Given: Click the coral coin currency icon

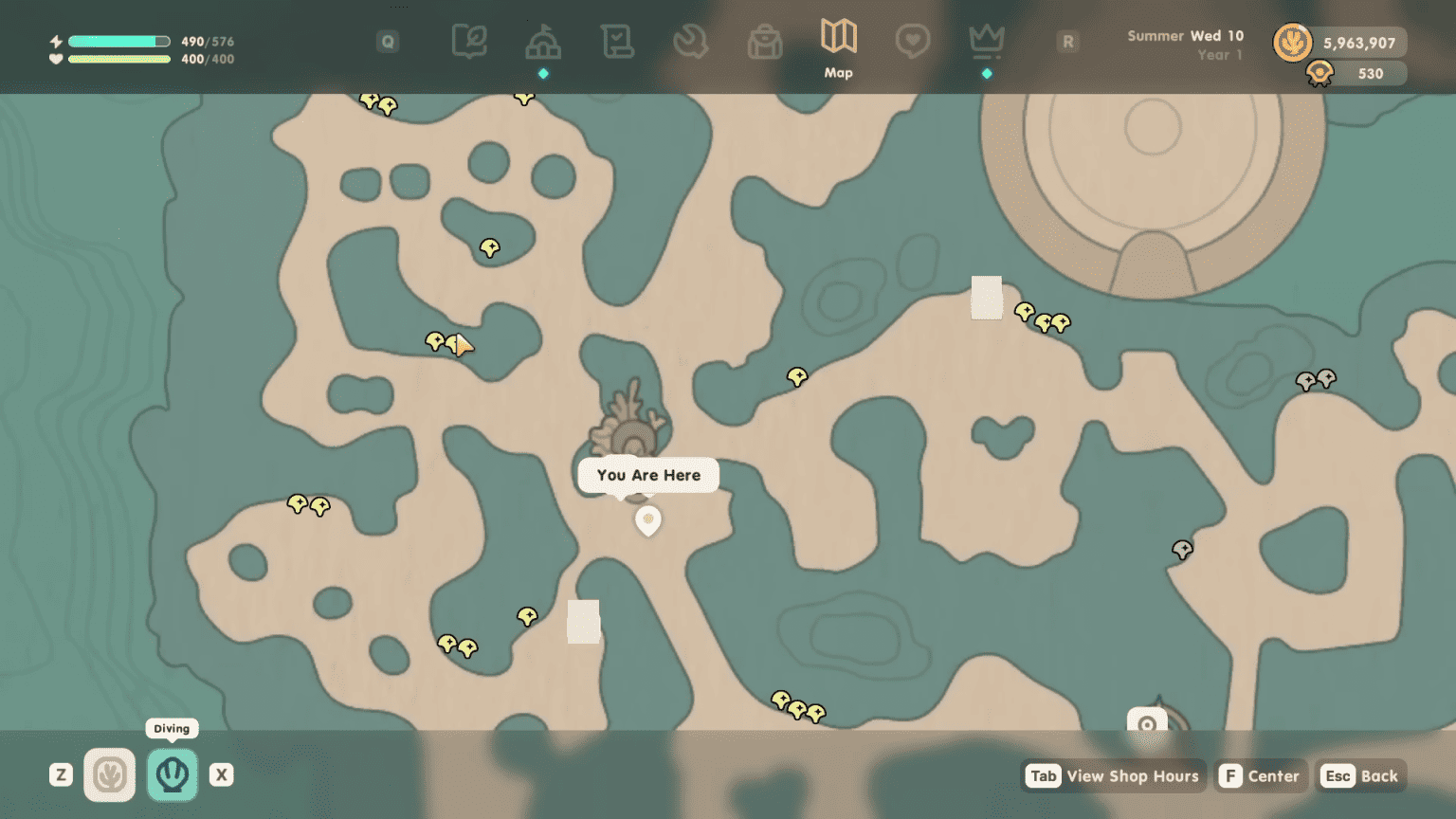Looking at the screenshot, I should (1292, 42).
